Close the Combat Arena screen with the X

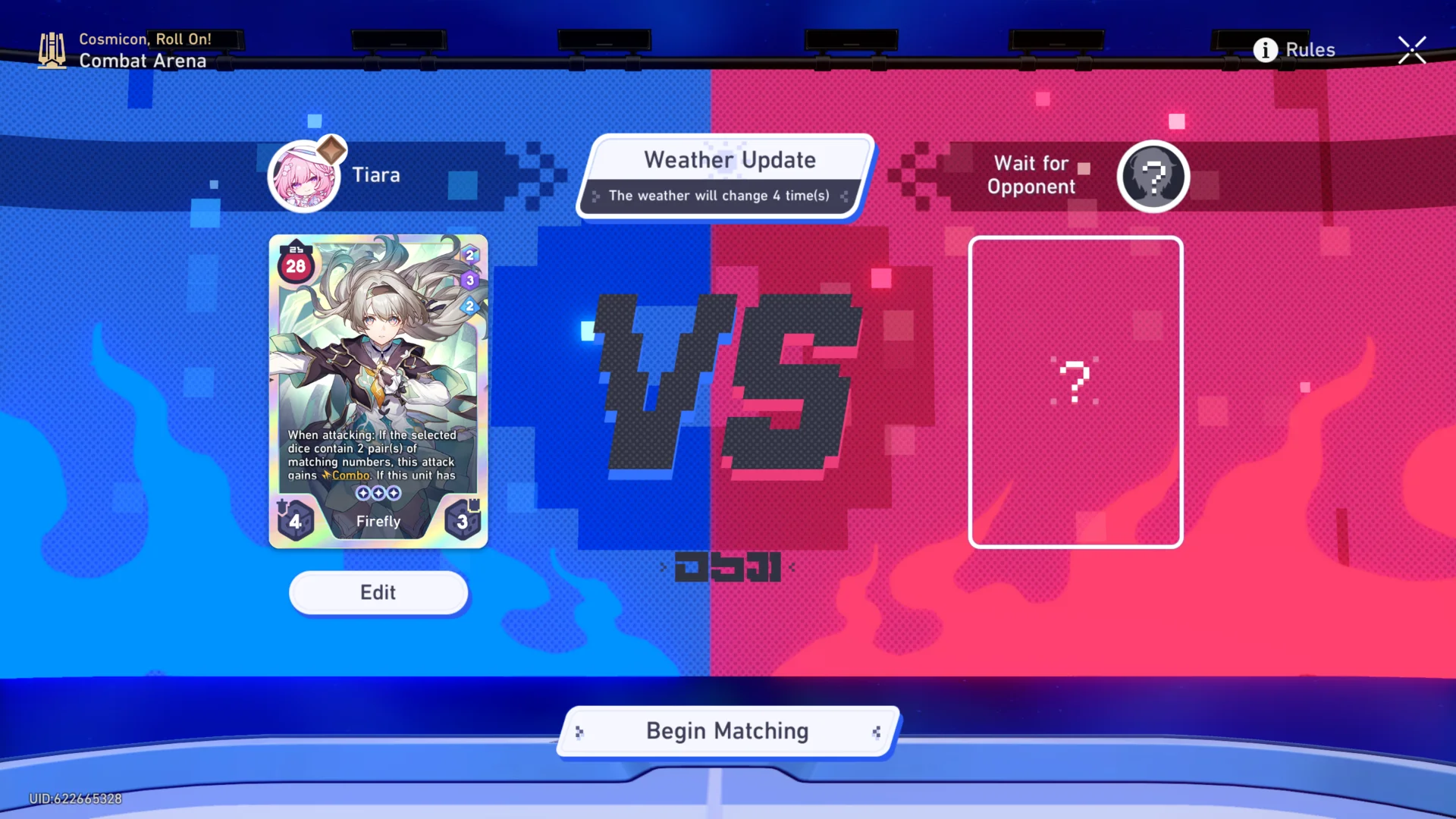1412,49
